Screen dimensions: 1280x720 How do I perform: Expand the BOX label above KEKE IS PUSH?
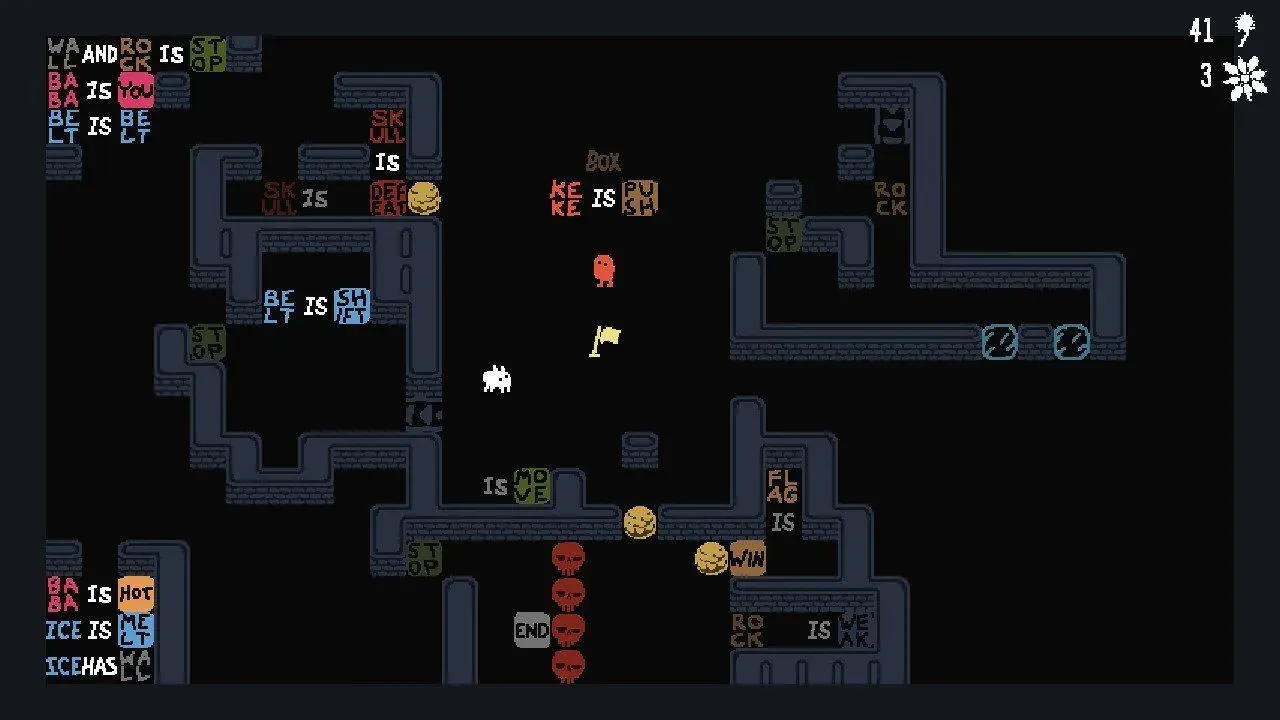(603, 162)
